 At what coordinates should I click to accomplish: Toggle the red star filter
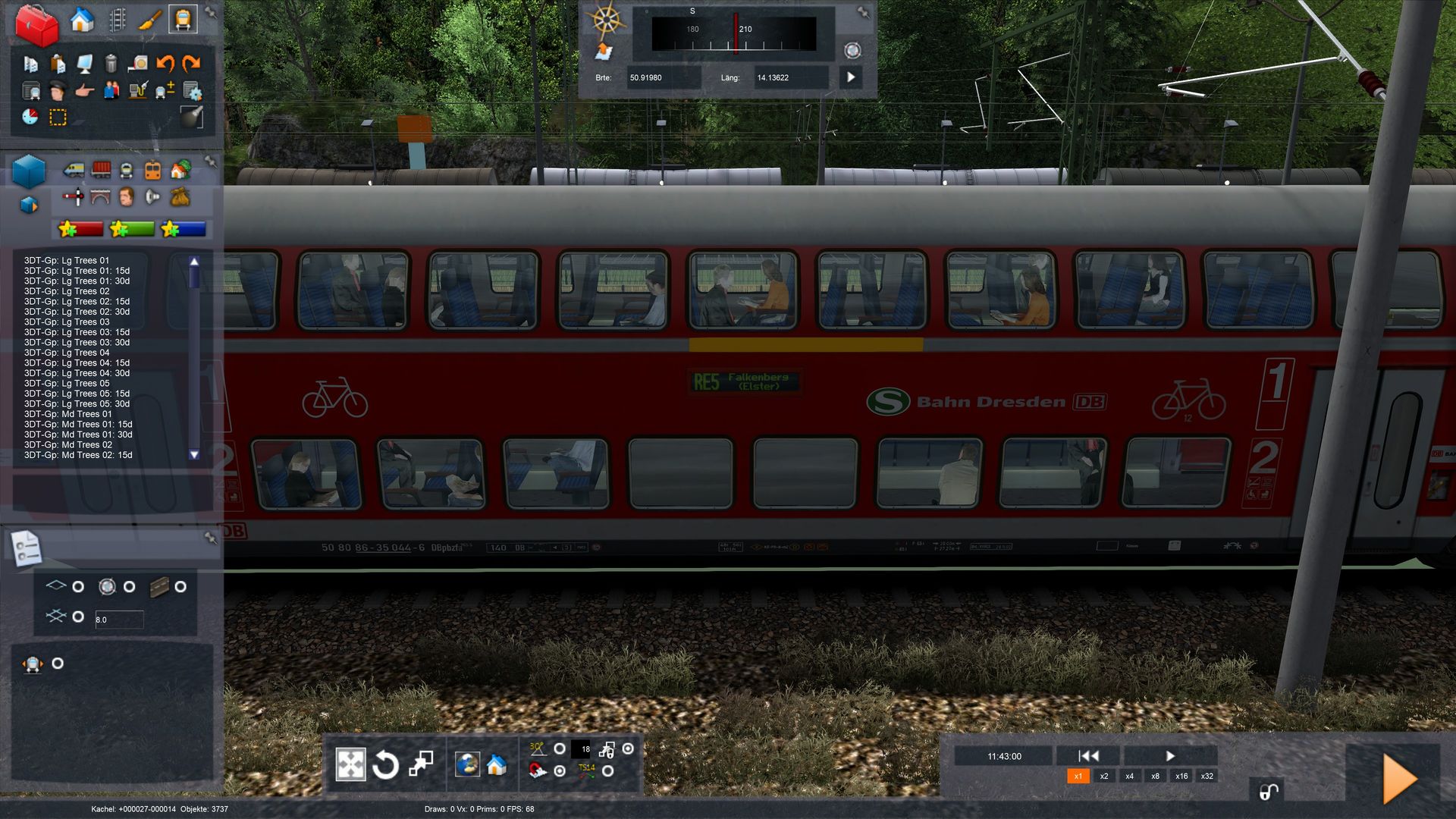[80, 229]
